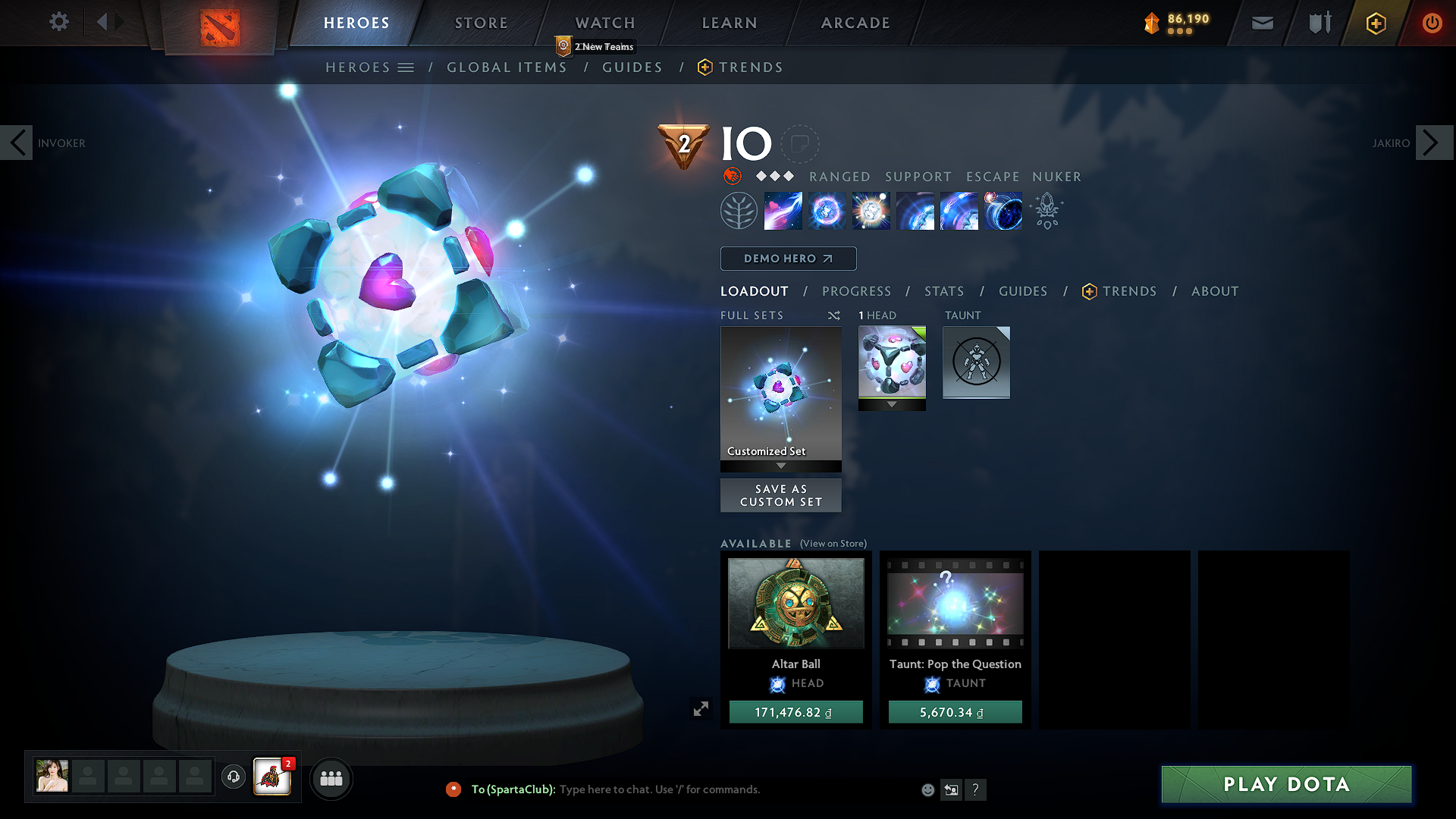Click the SAVE AS CUSTOM SET button
This screenshot has width=1456, height=819.
tap(780, 494)
